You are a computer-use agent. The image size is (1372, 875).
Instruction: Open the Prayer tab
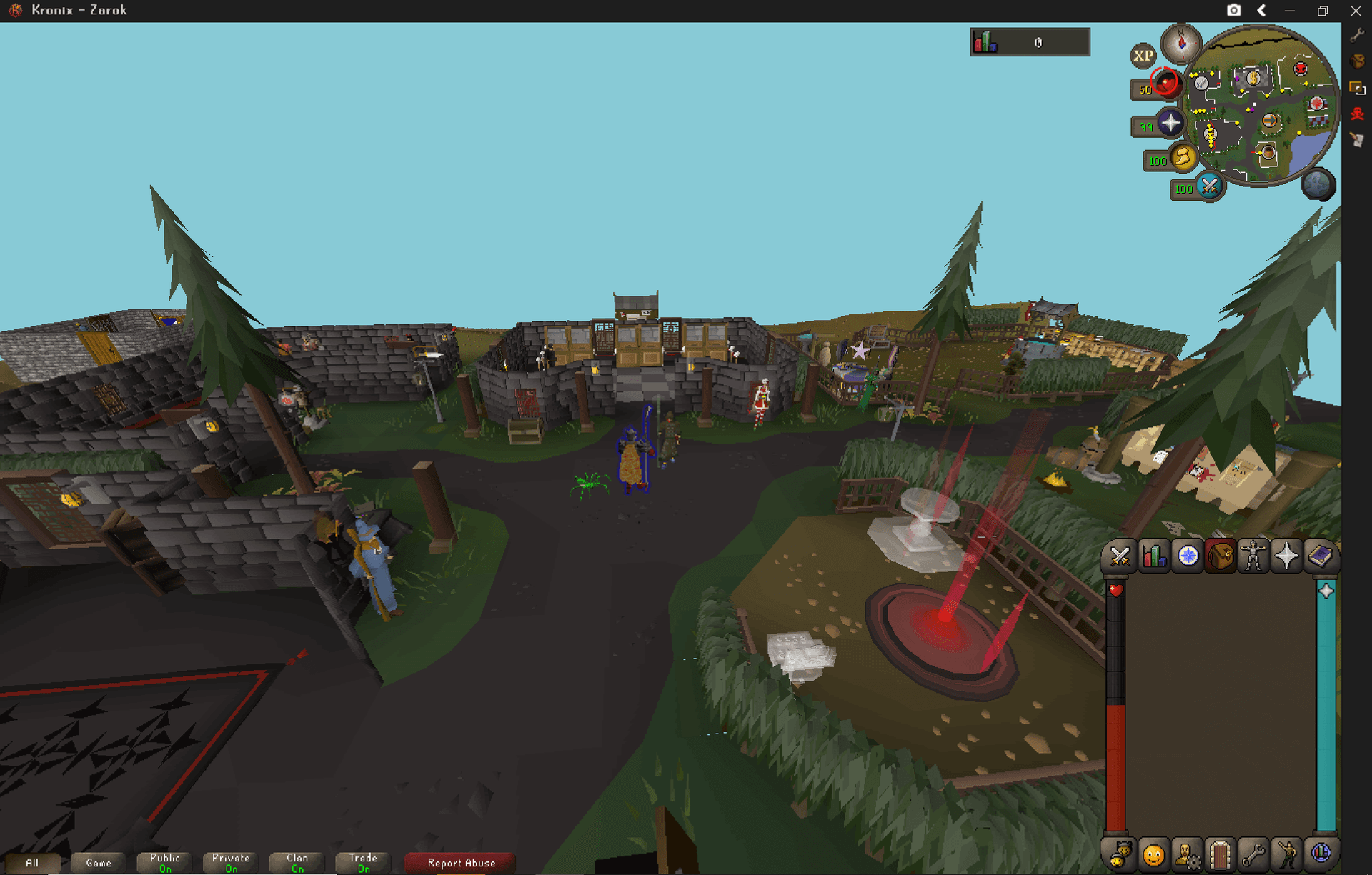click(x=1288, y=556)
